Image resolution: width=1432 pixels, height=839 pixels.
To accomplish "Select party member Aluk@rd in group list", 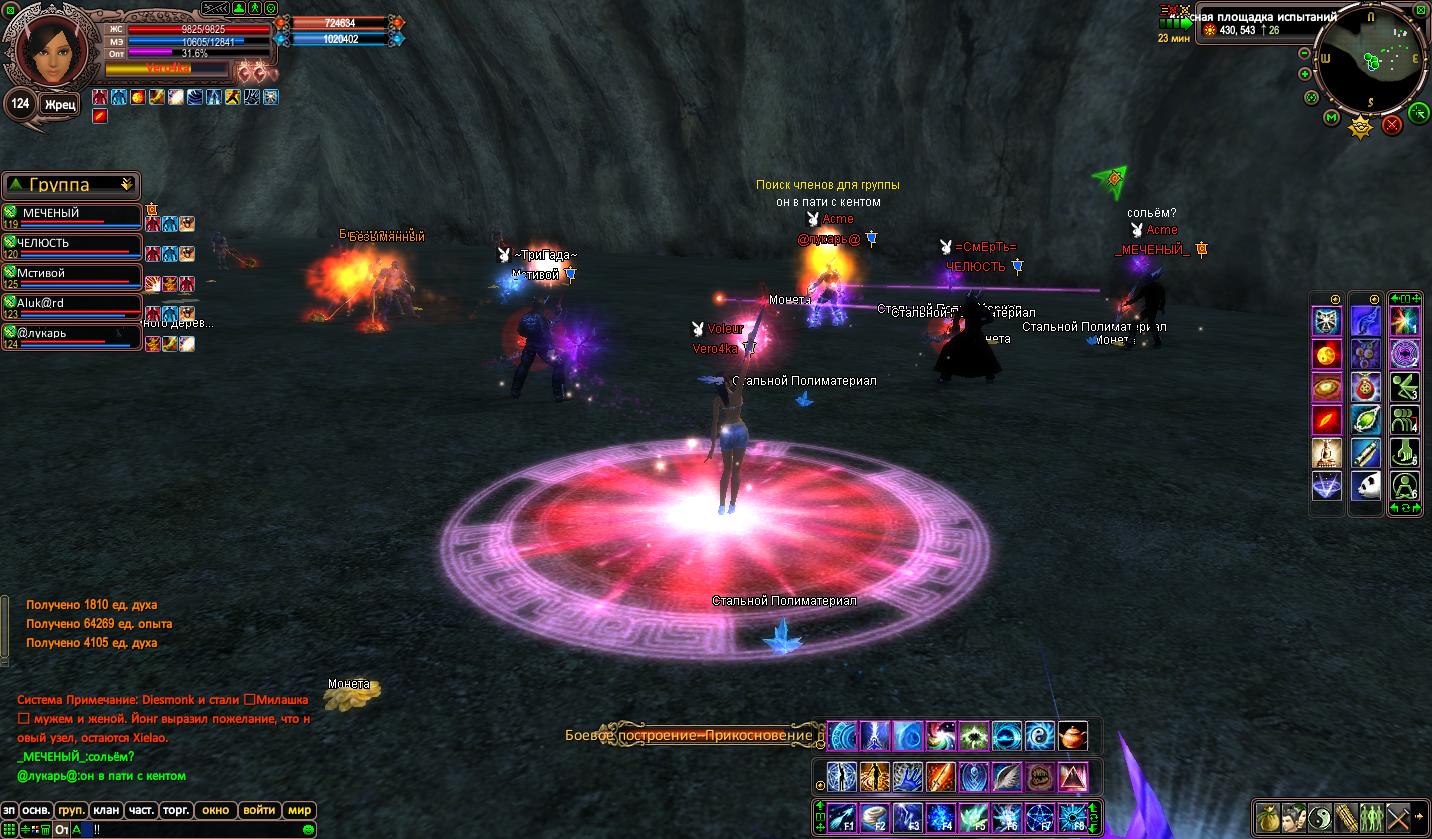I will coord(72,304).
